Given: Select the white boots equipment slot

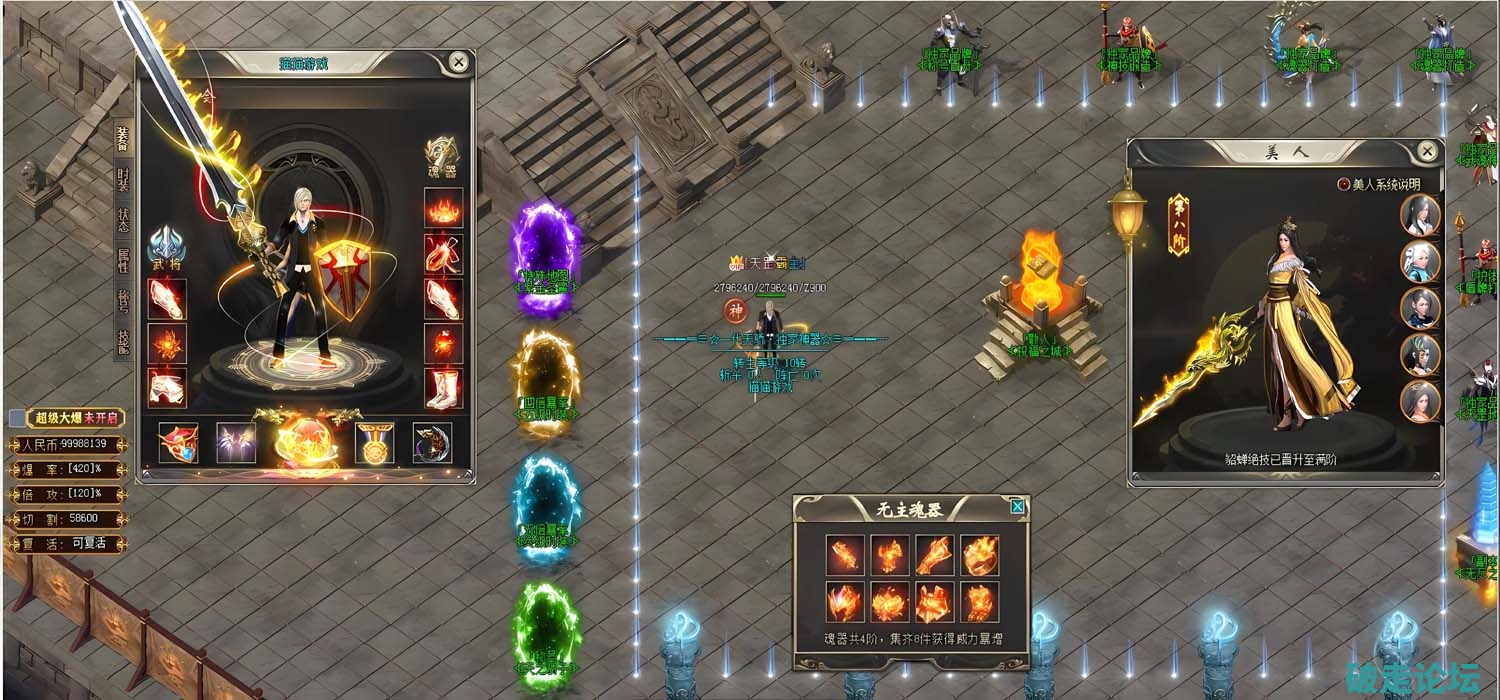Looking at the screenshot, I should tap(443, 388).
